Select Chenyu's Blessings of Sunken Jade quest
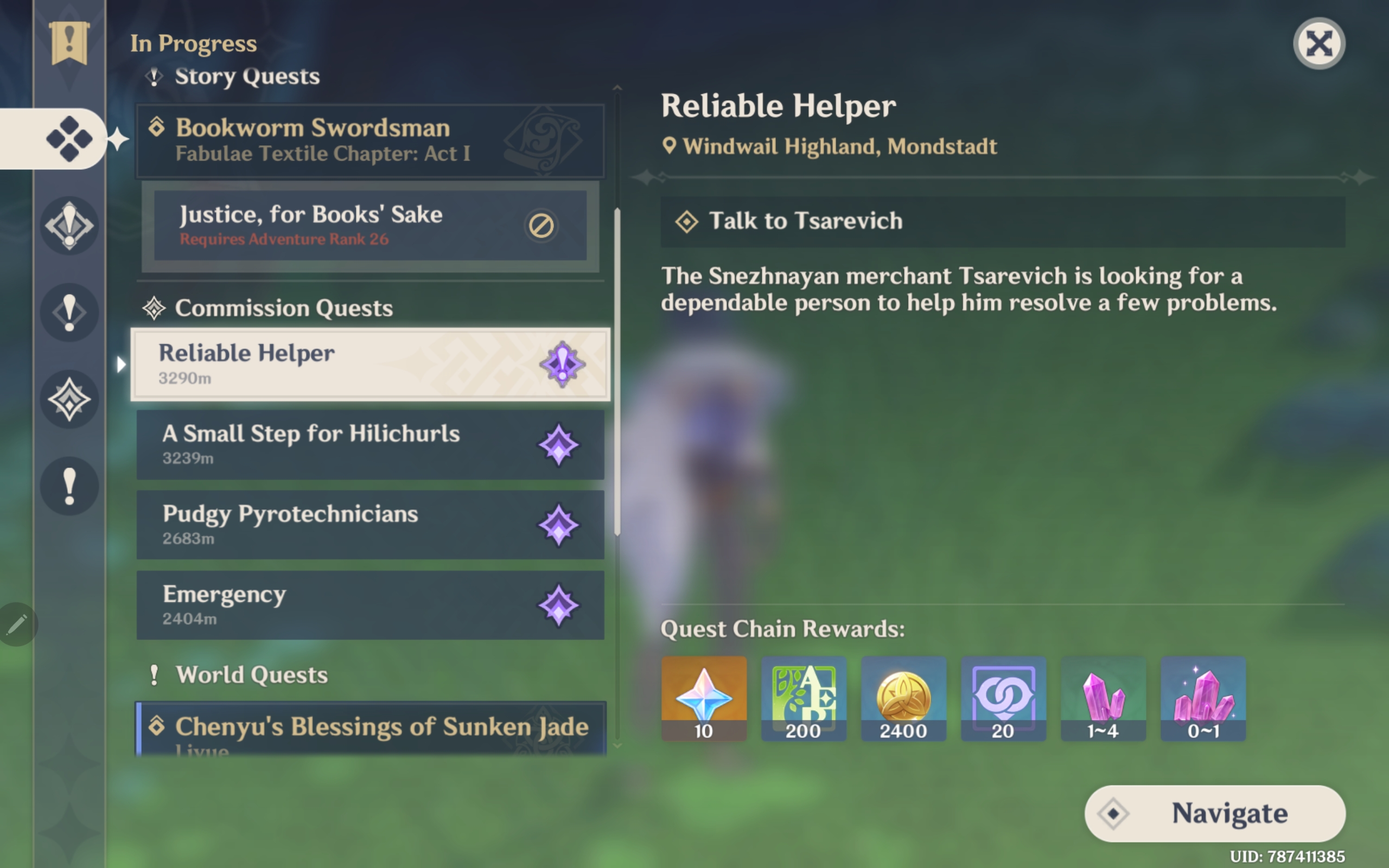 369,728
